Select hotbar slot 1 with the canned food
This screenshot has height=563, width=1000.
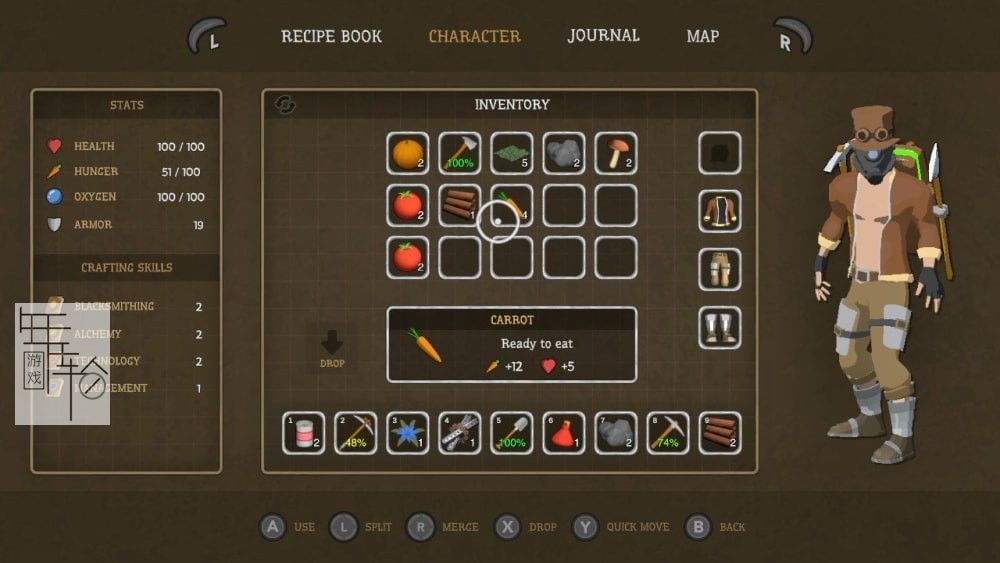point(304,433)
